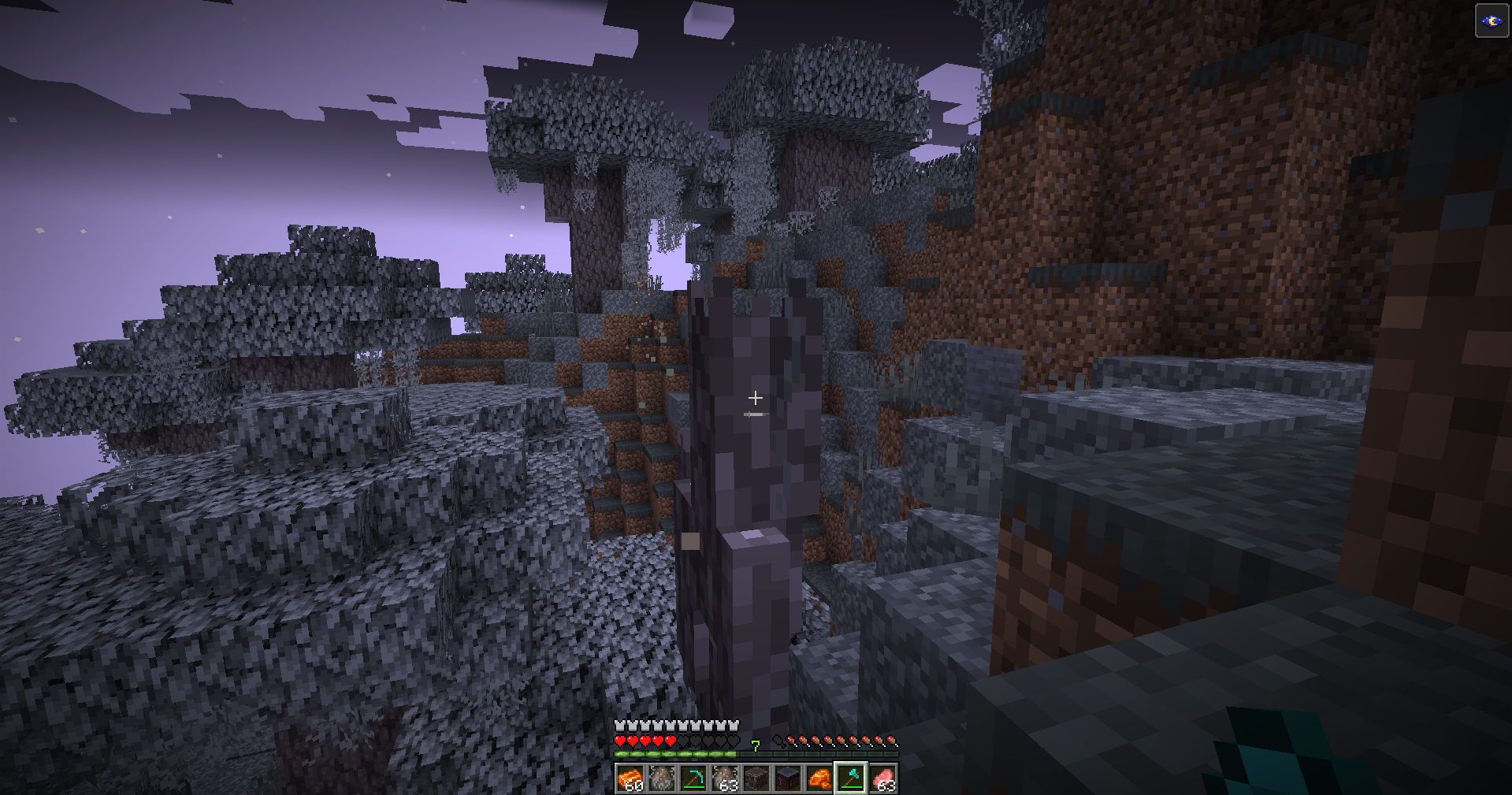This screenshot has height=795, width=1512.
Task: Click the moon phase indicator in the top right corner
Action: pos(1492,20)
